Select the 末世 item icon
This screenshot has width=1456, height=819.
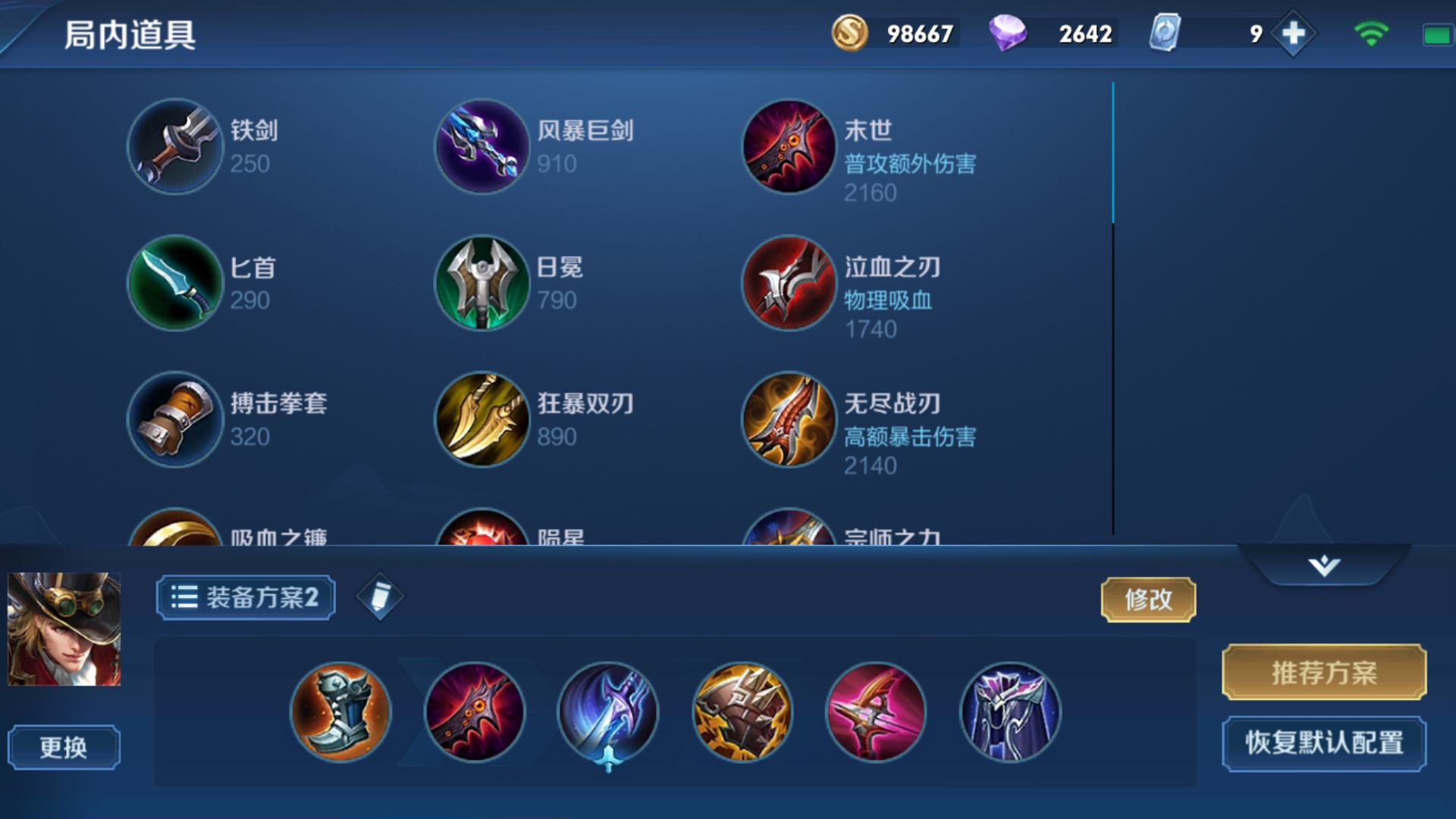[789, 146]
